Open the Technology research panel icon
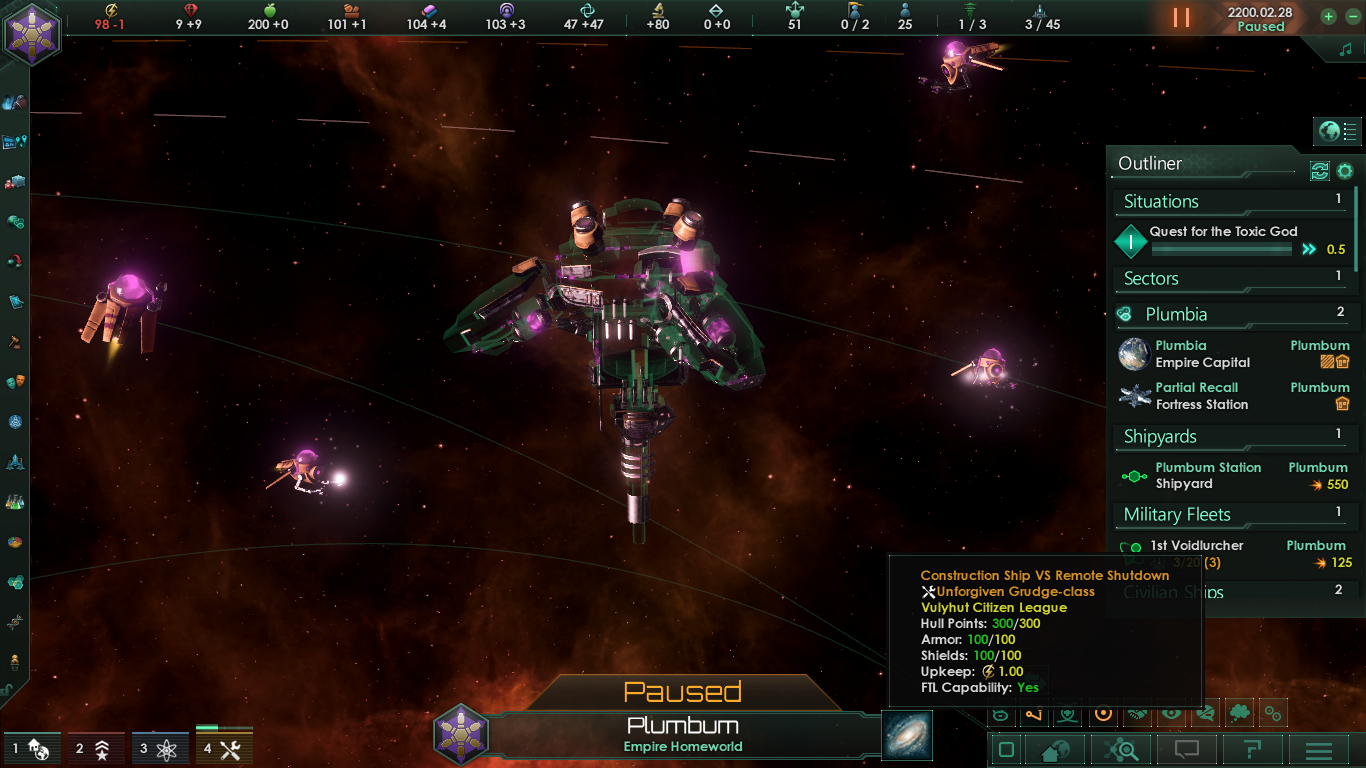This screenshot has height=768, width=1366. tap(13, 503)
